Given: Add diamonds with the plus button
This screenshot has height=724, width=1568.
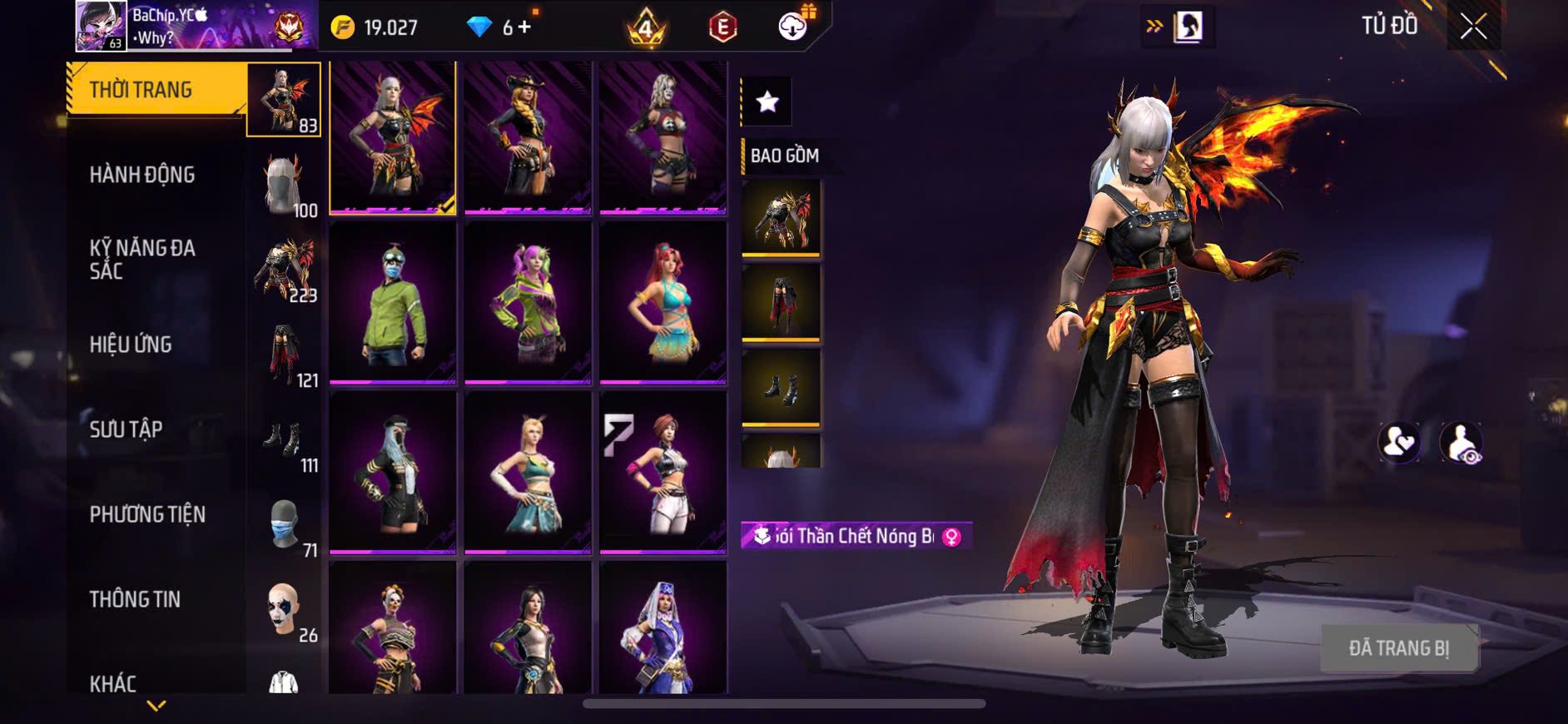Looking at the screenshot, I should coord(523,27).
